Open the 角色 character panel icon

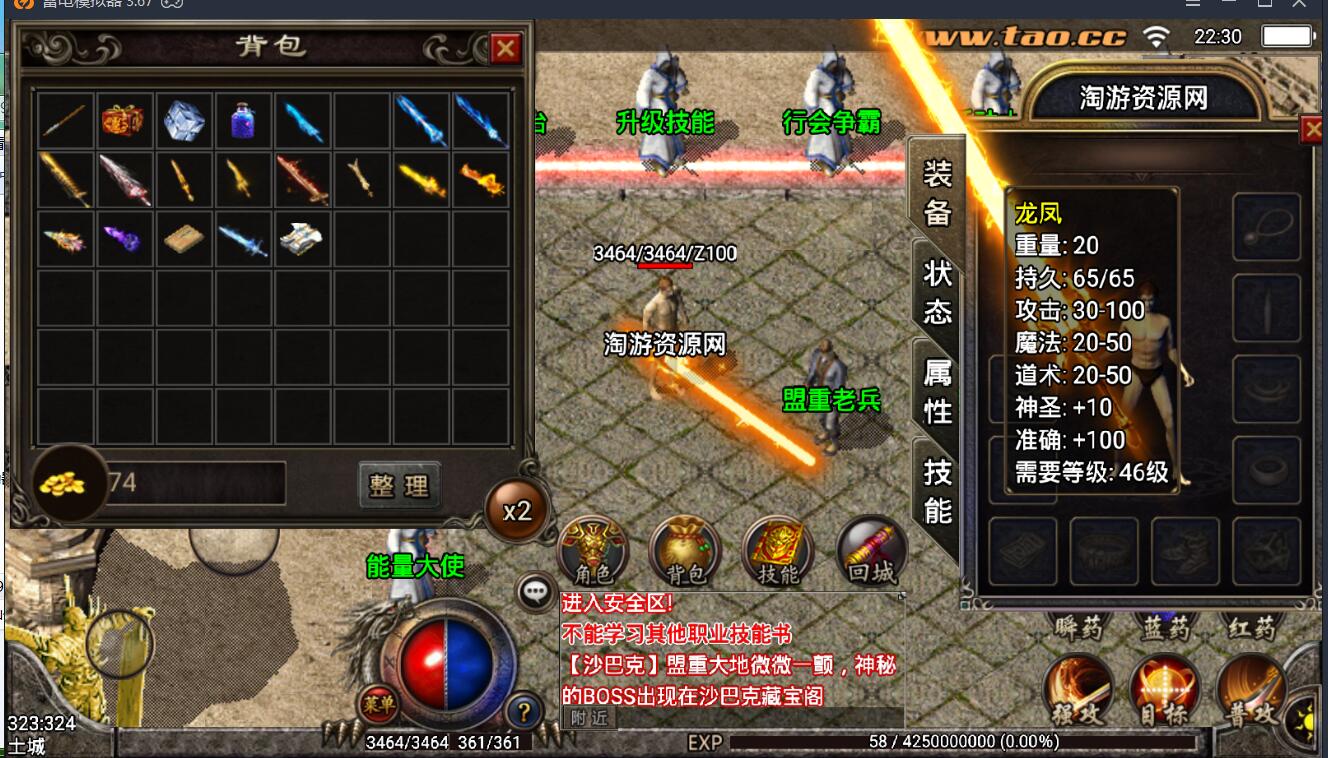pos(594,549)
